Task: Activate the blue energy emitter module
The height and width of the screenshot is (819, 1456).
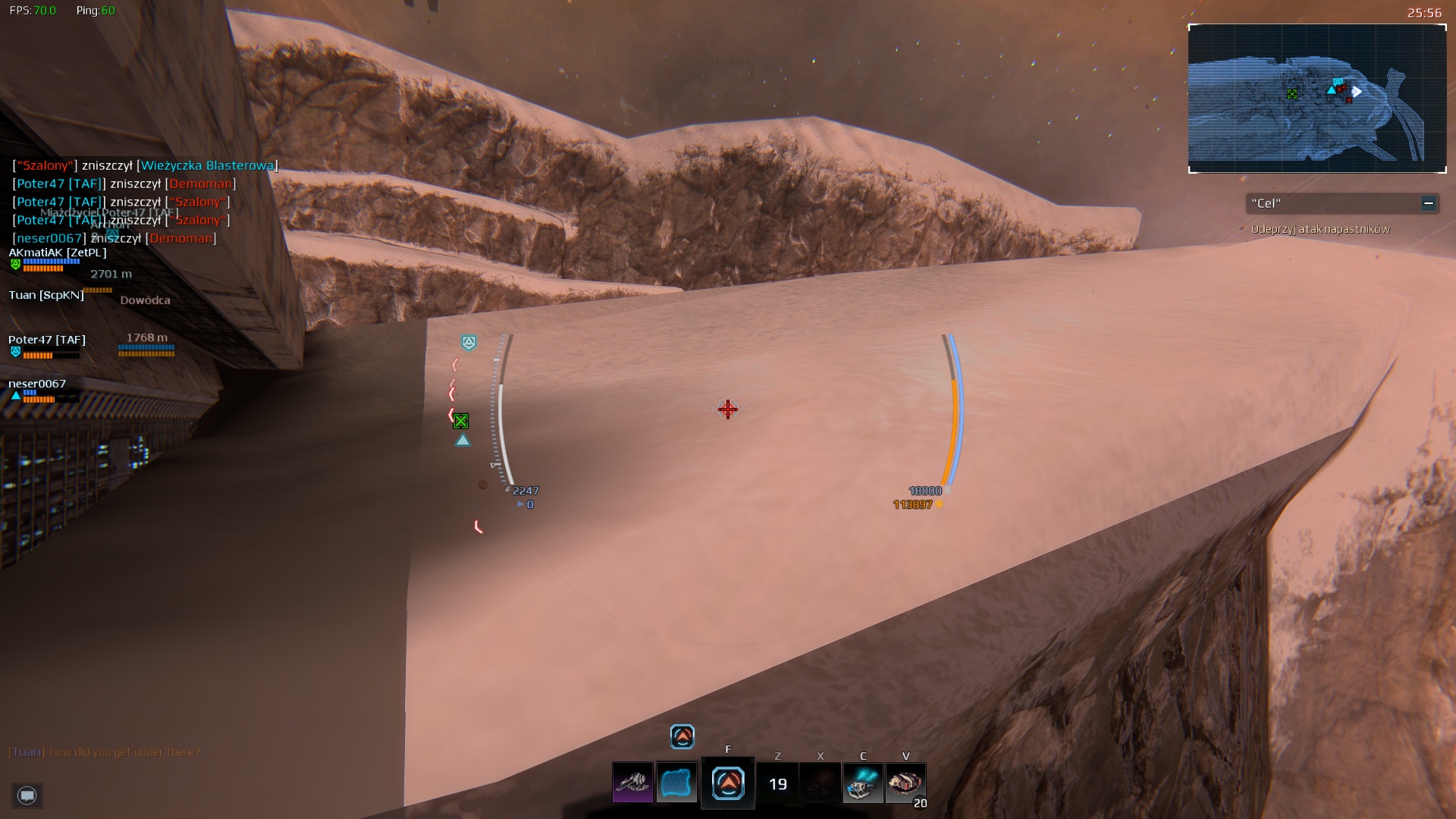Action: tap(863, 783)
